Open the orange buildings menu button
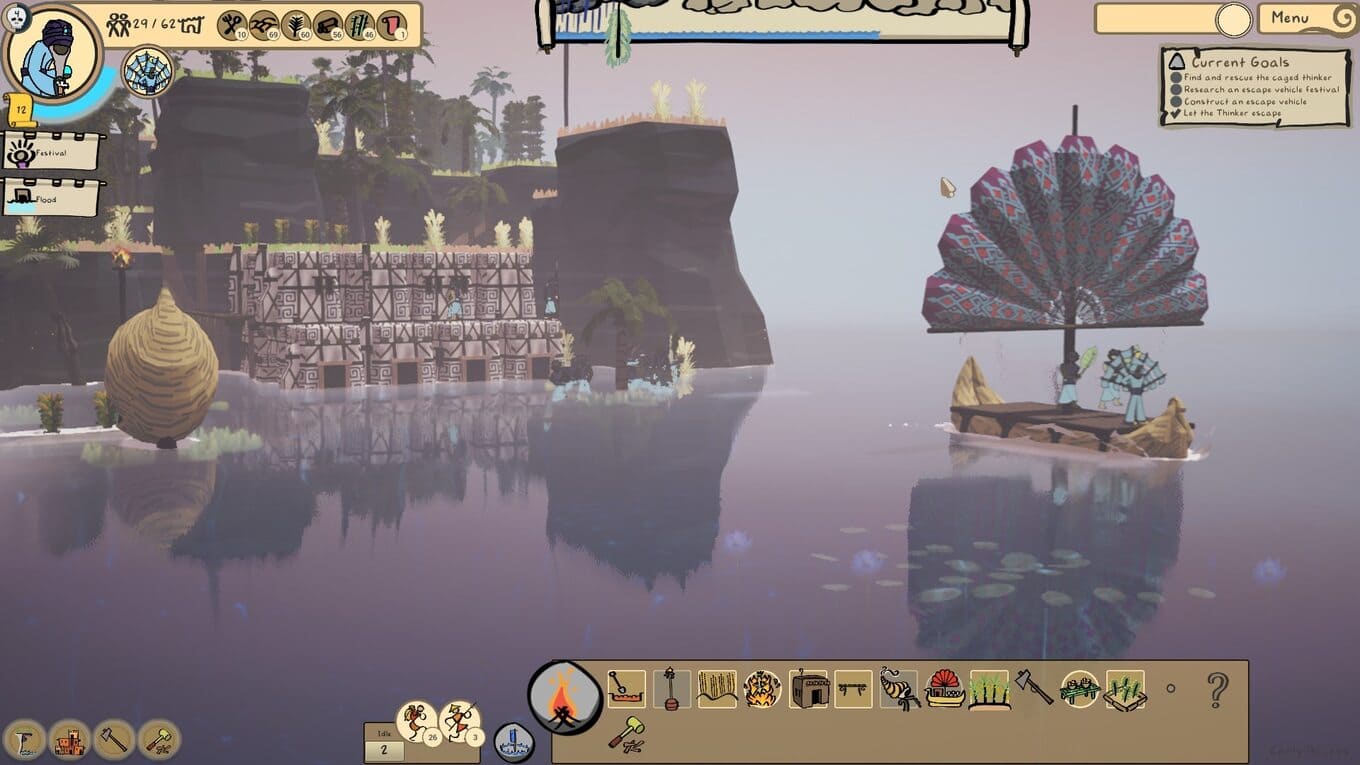The width and height of the screenshot is (1360, 765). point(69,740)
